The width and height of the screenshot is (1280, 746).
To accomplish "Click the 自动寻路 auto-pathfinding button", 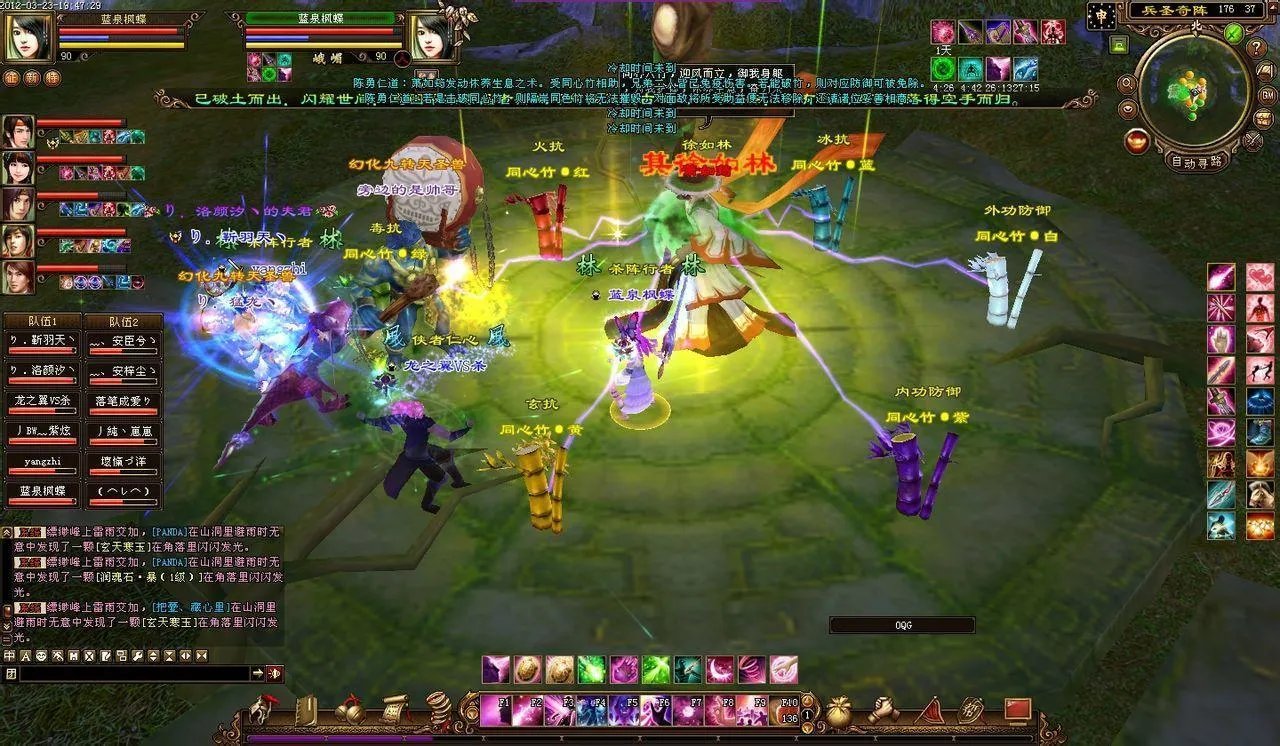I will tap(1196, 161).
